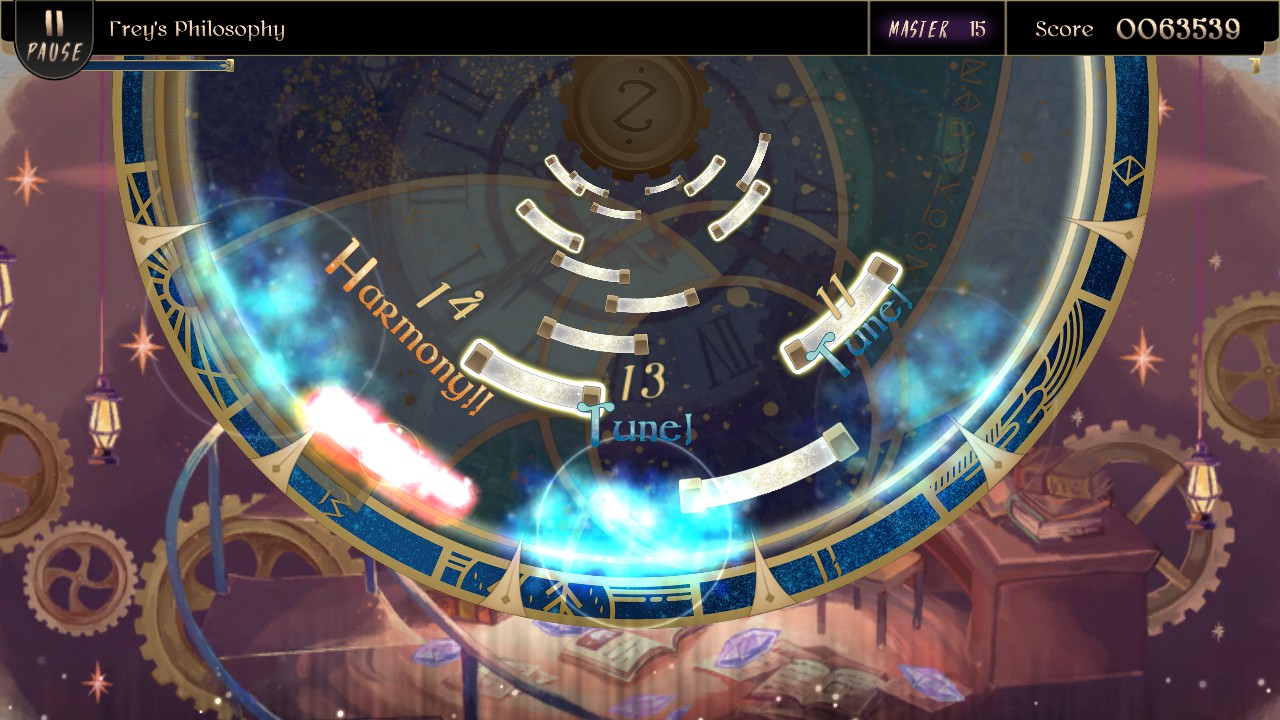Click the Score panel header
This screenshot has height=720, width=1280.
click(x=1065, y=29)
